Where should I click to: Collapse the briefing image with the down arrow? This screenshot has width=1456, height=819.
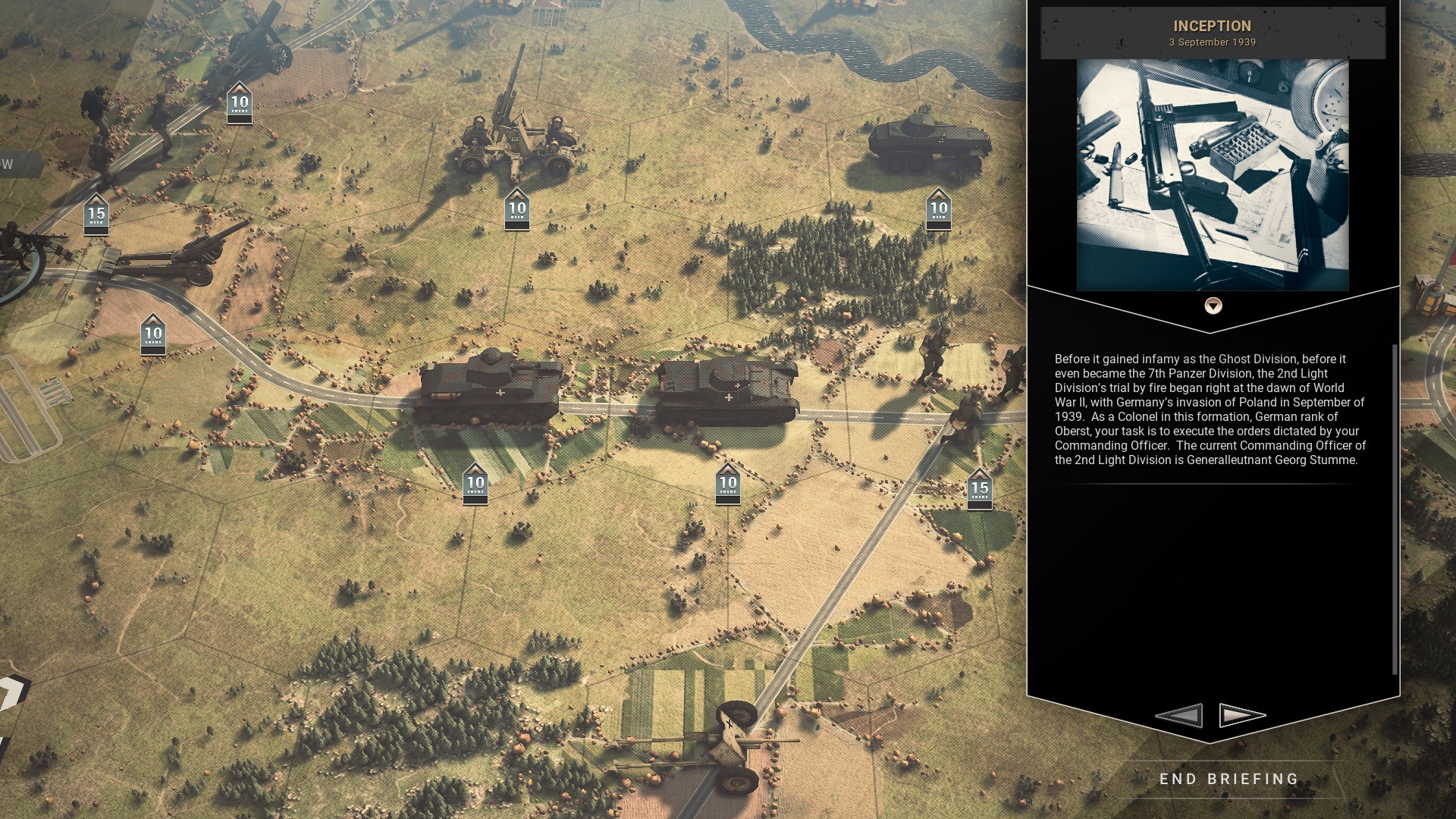pos(1213,306)
